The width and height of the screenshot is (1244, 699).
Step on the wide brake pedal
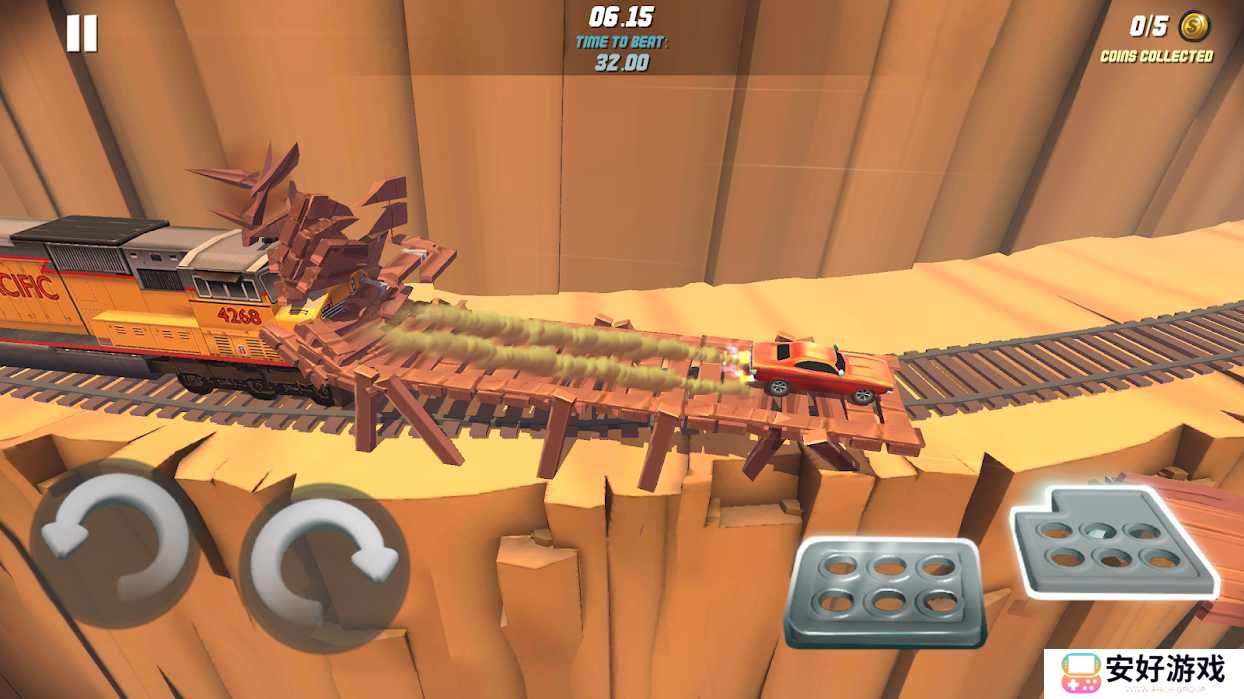[x=885, y=592]
